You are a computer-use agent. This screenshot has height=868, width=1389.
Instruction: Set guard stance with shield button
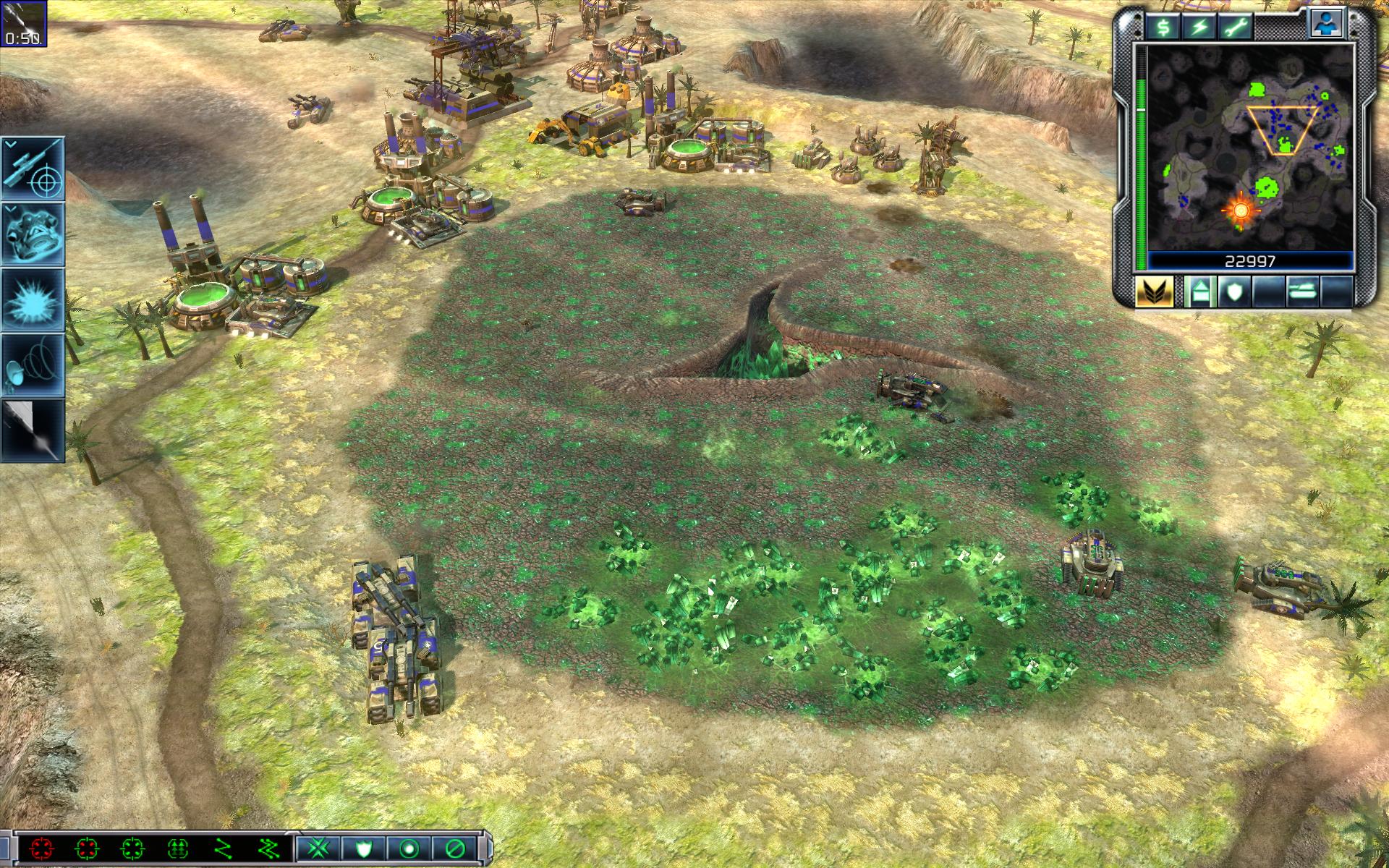click(364, 848)
